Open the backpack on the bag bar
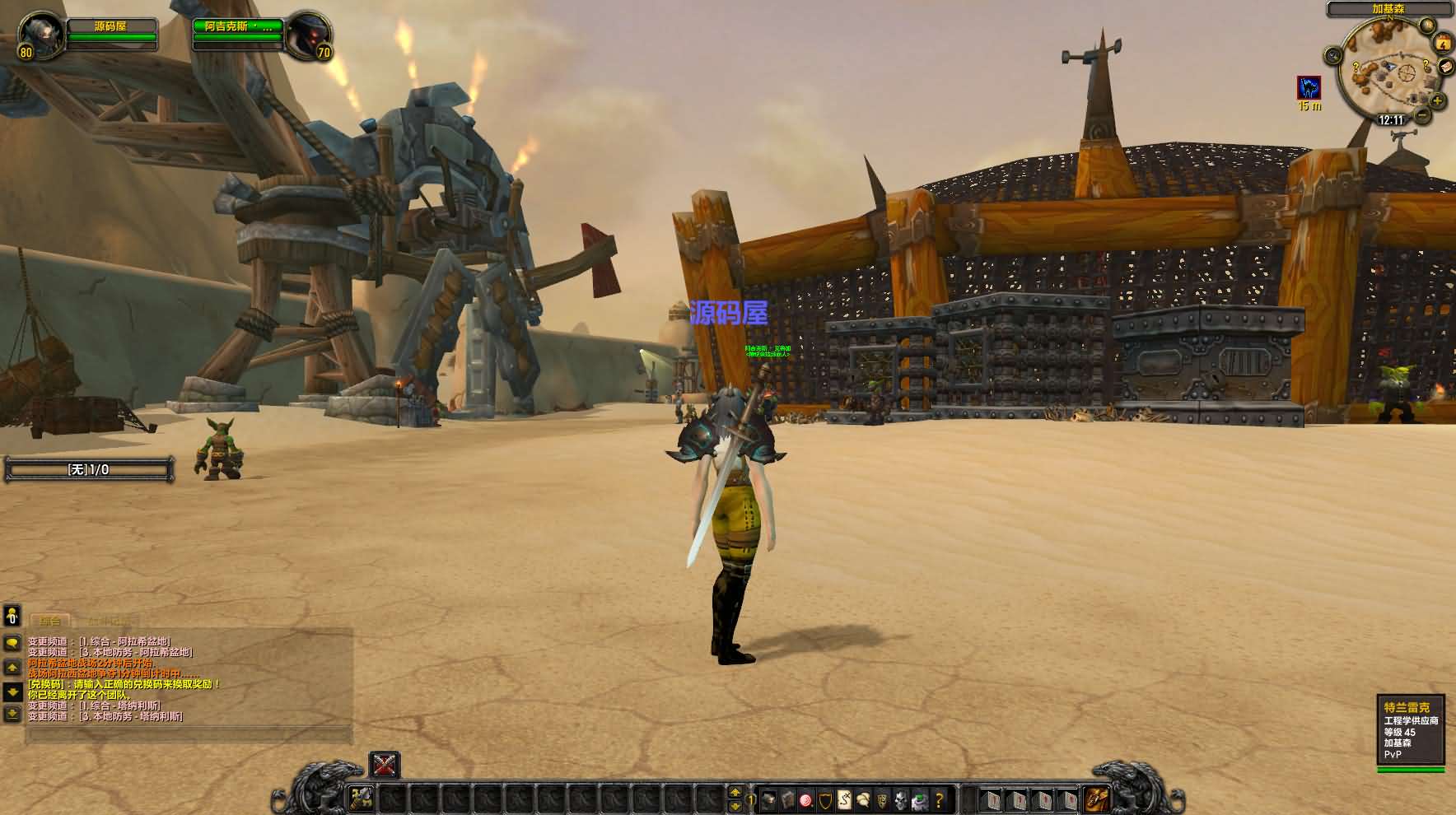Screen dimensions: 1456x815 [1096, 798]
